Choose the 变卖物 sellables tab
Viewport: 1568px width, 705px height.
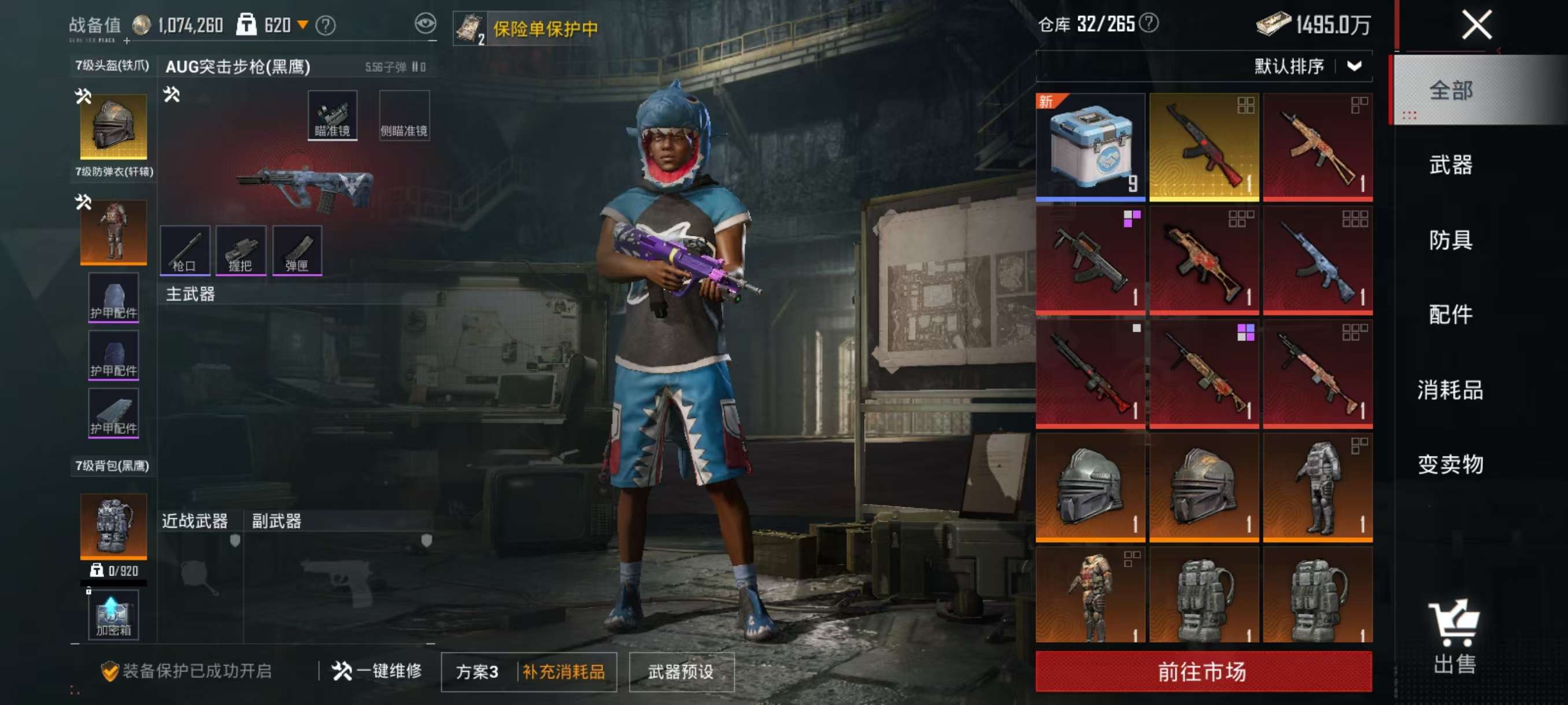click(1450, 464)
